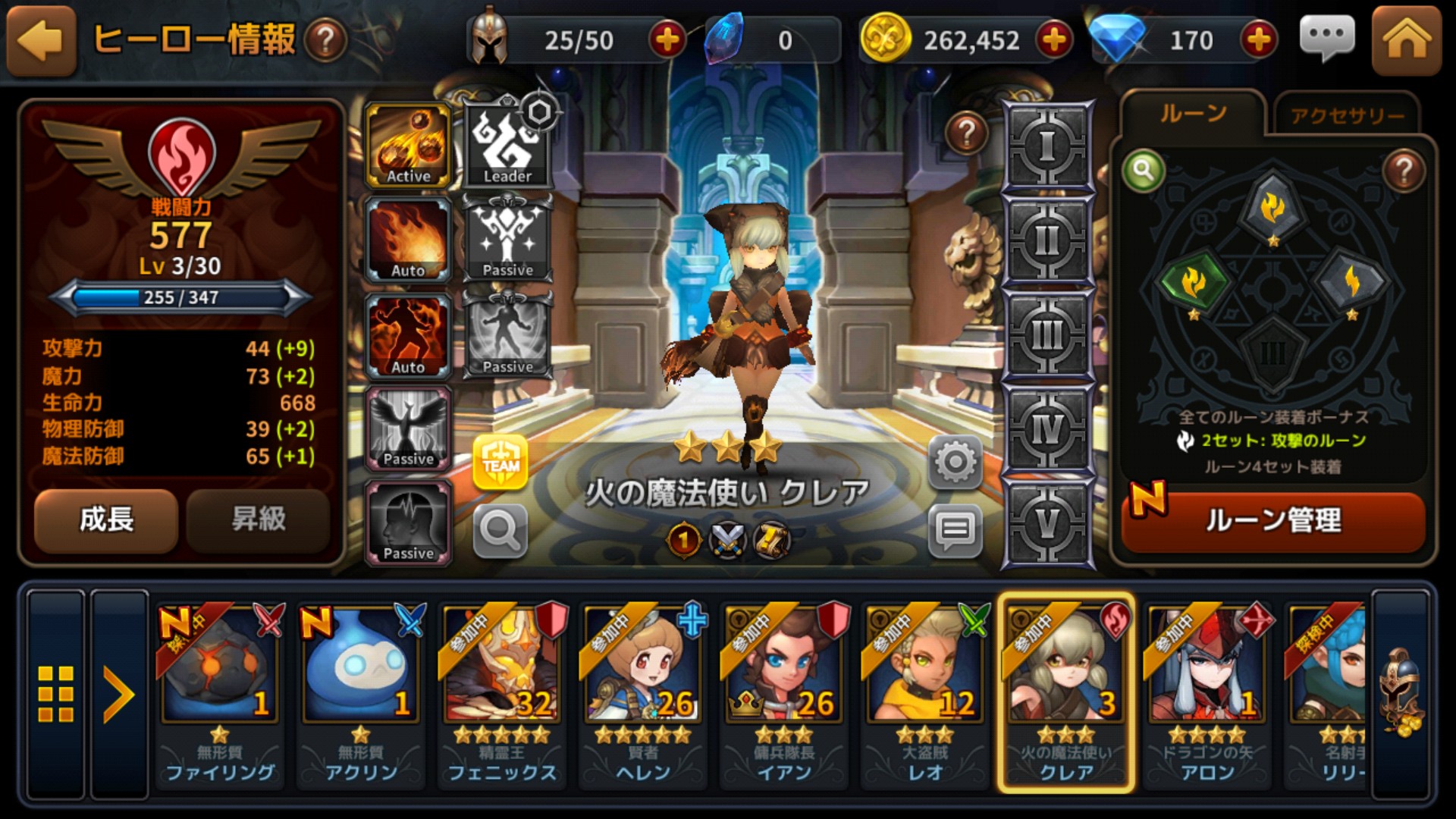
Task: Tap the 昇級 promotion button
Action: (258, 520)
